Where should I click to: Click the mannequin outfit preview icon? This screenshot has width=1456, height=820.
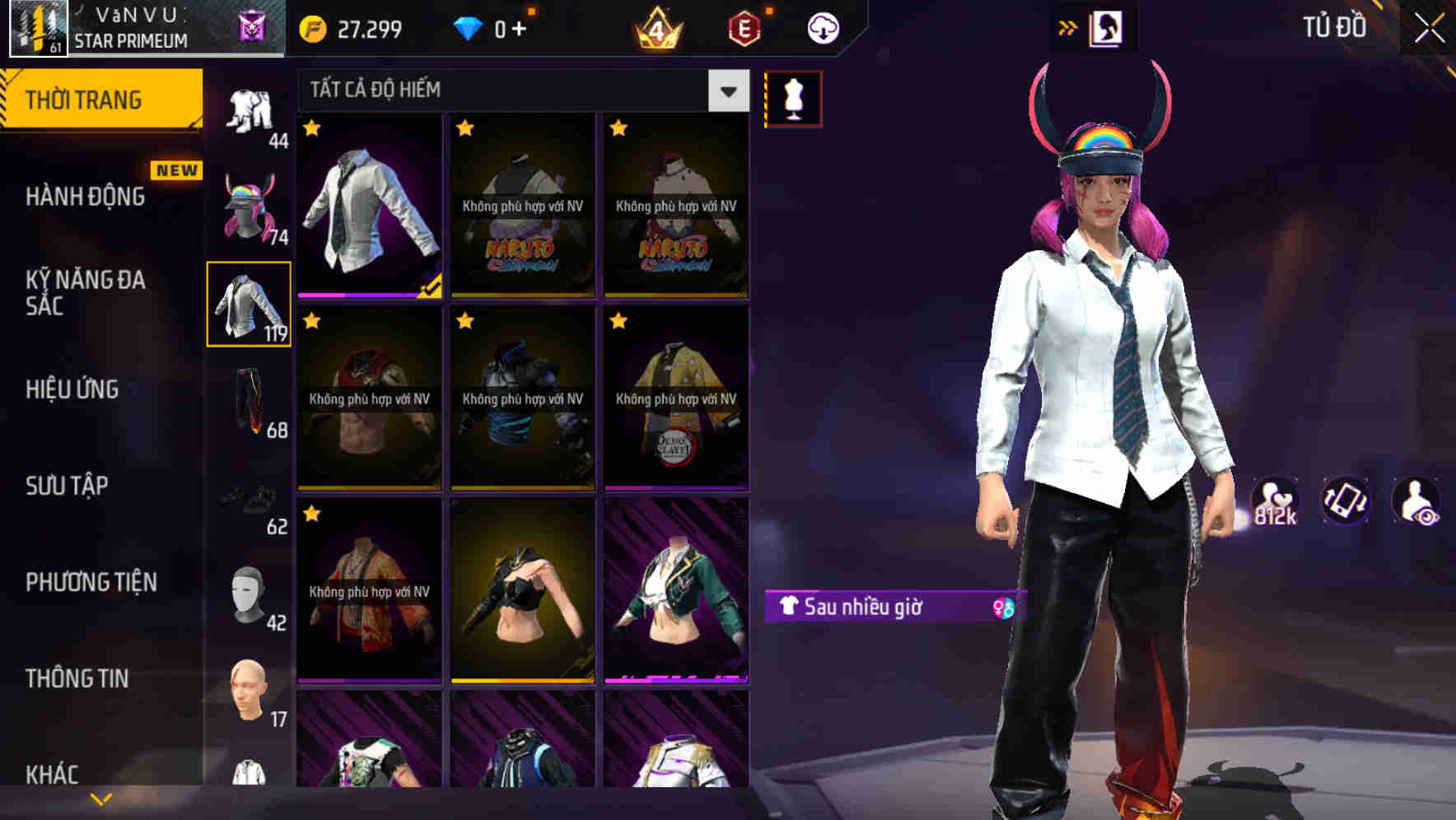coord(792,97)
